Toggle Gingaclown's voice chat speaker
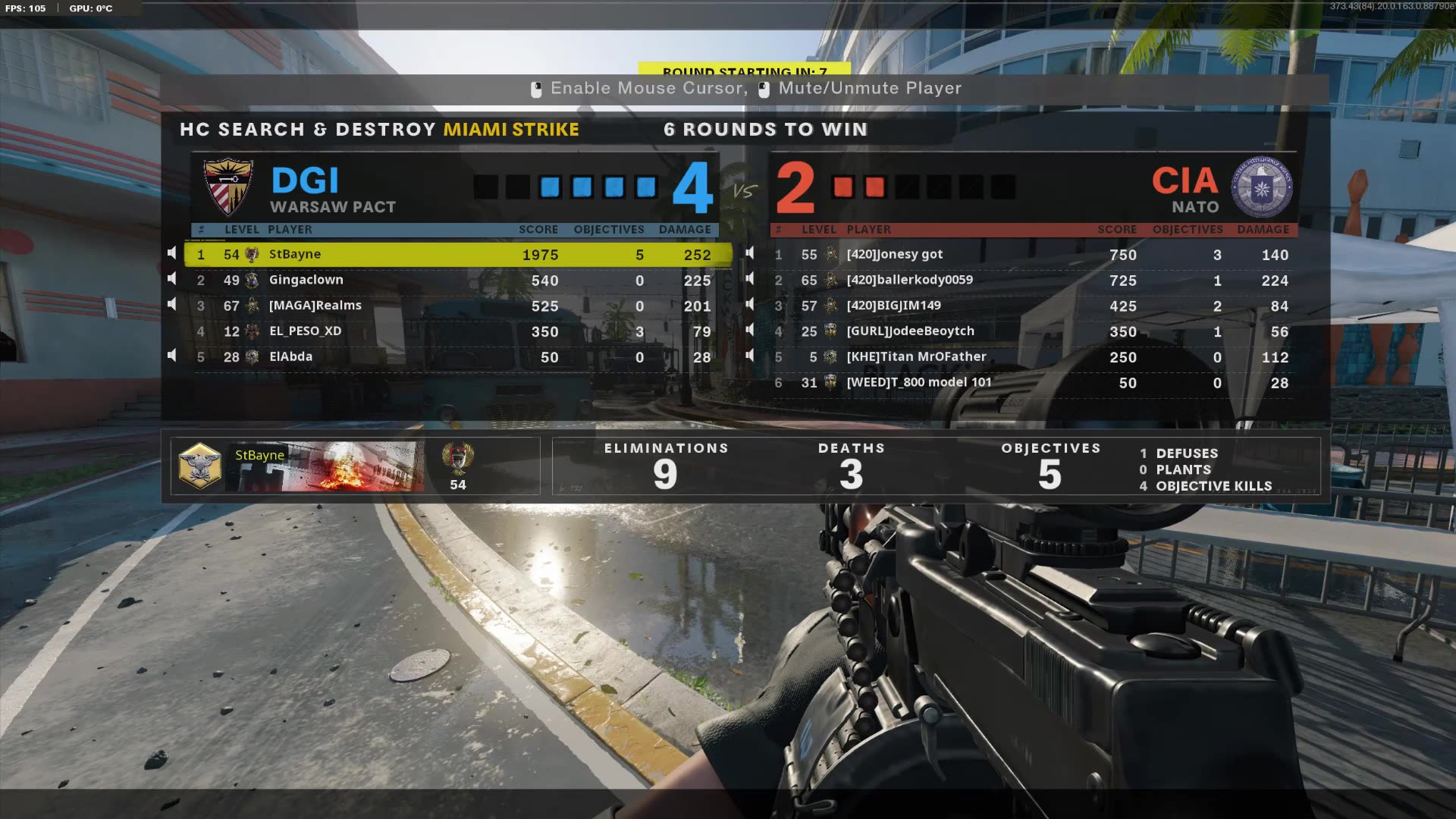 point(171,278)
